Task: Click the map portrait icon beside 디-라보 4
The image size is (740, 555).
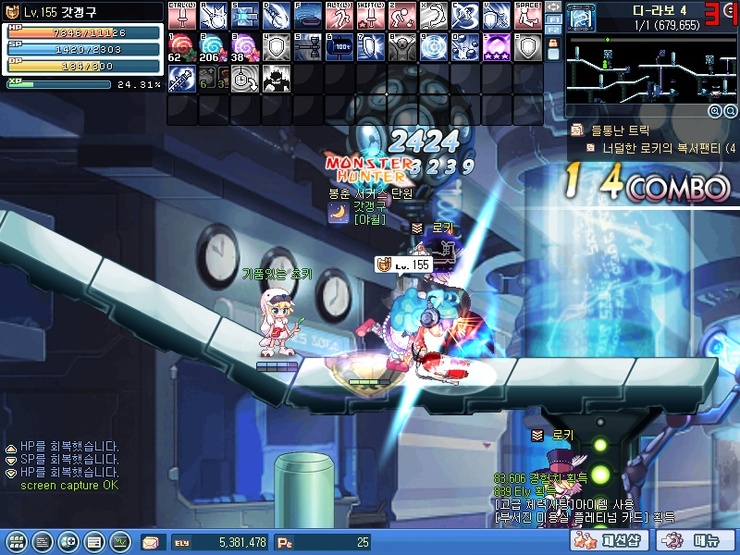Action: (x=581, y=15)
